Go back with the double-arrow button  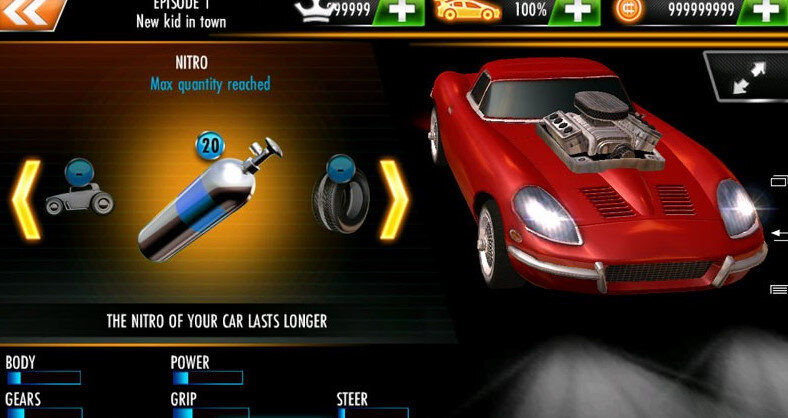coord(30,12)
